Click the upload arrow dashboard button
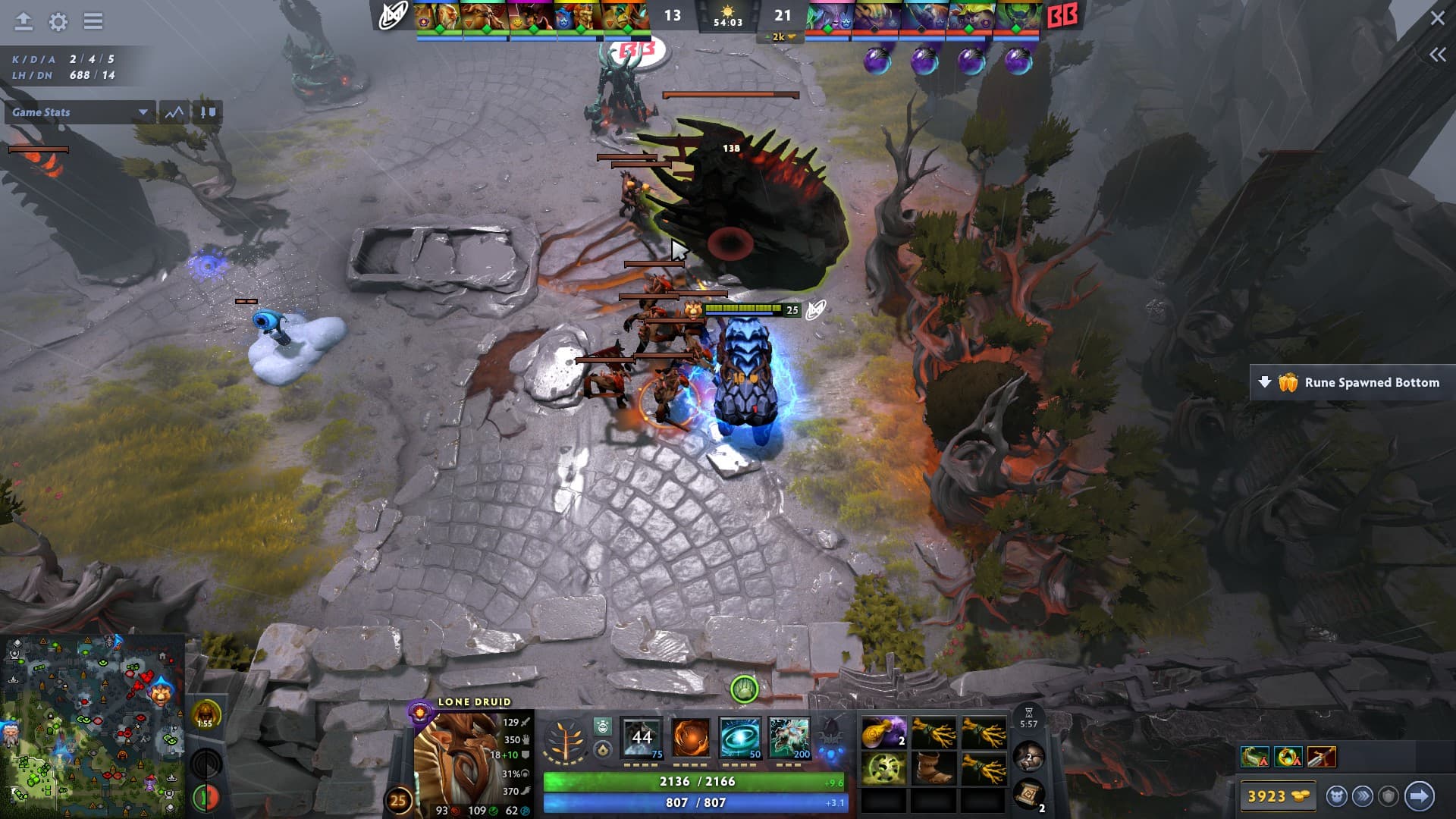This screenshot has width=1456, height=819. [x=24, y=21]
